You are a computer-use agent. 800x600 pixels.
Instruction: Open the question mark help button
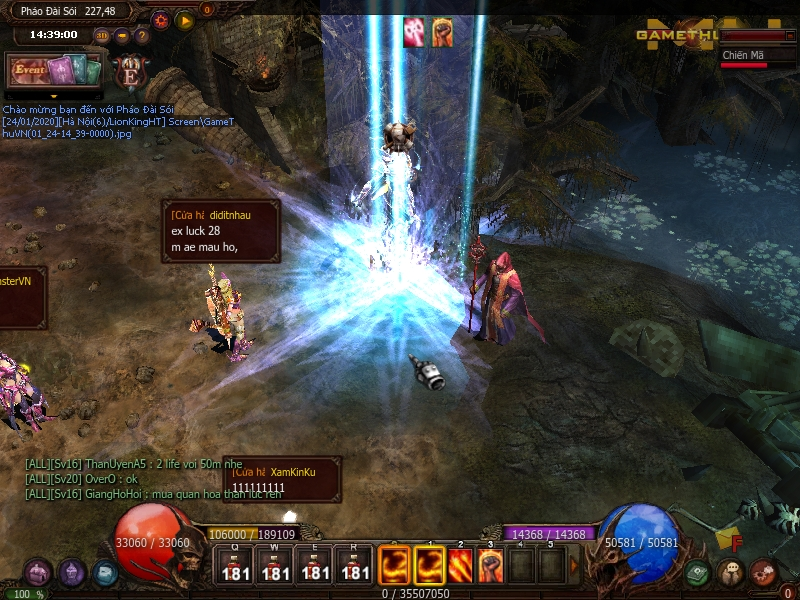click(142, 35)
